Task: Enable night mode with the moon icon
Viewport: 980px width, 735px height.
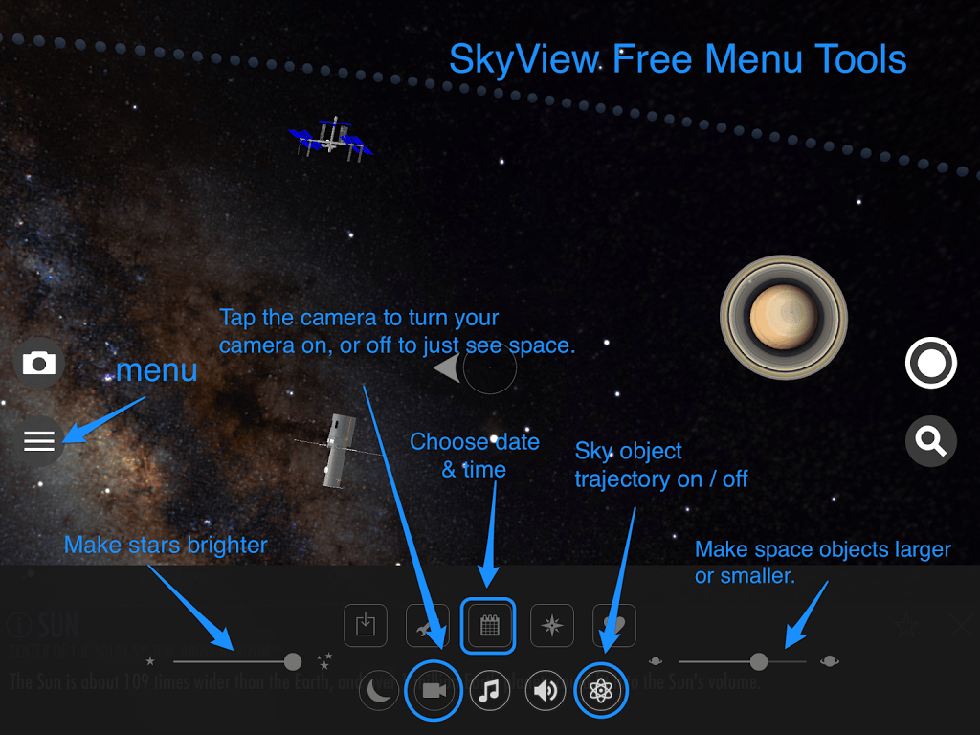Action: [x=379, y=690]
